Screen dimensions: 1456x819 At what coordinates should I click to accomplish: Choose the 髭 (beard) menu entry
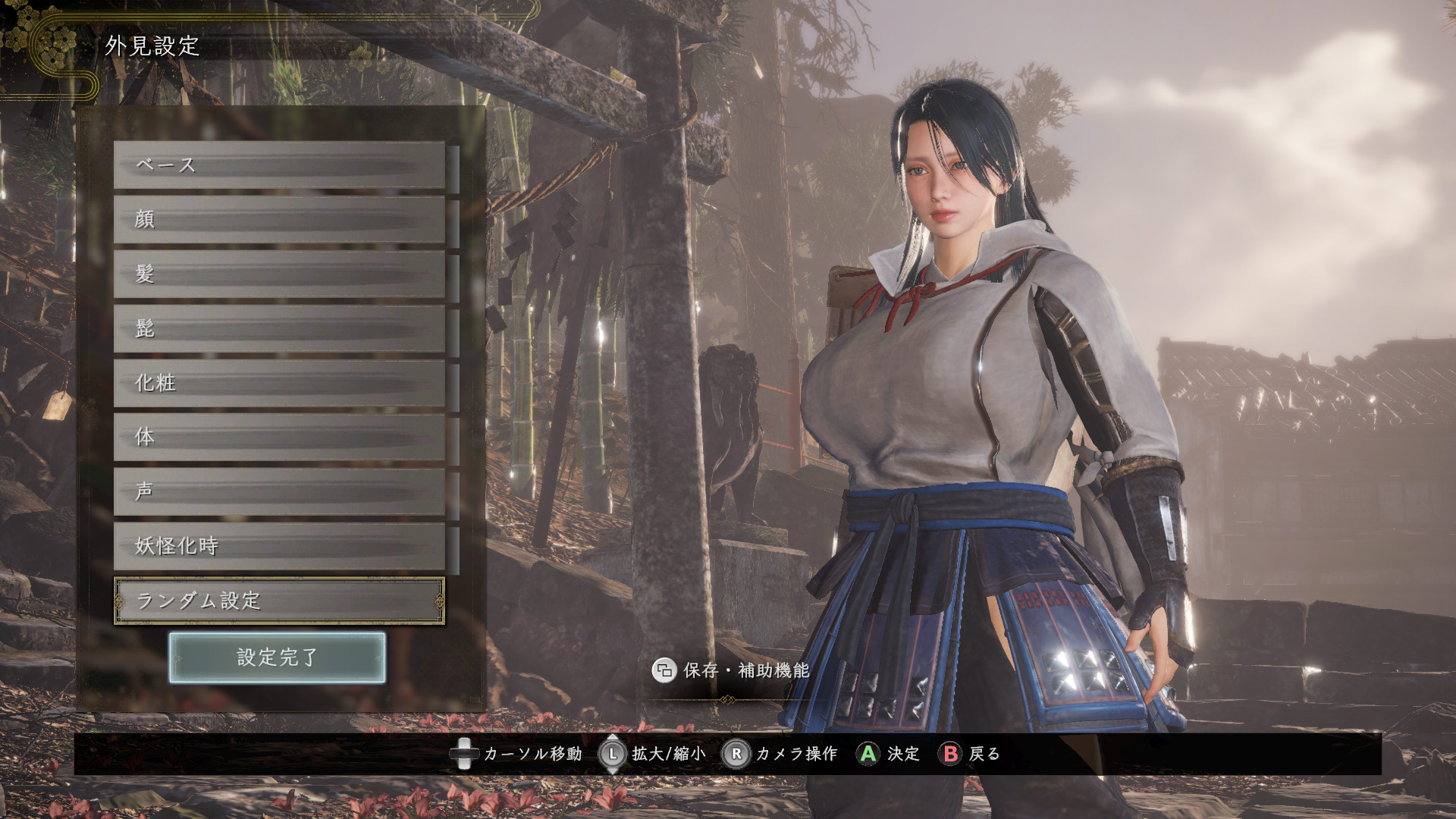[x=279, y=329]
